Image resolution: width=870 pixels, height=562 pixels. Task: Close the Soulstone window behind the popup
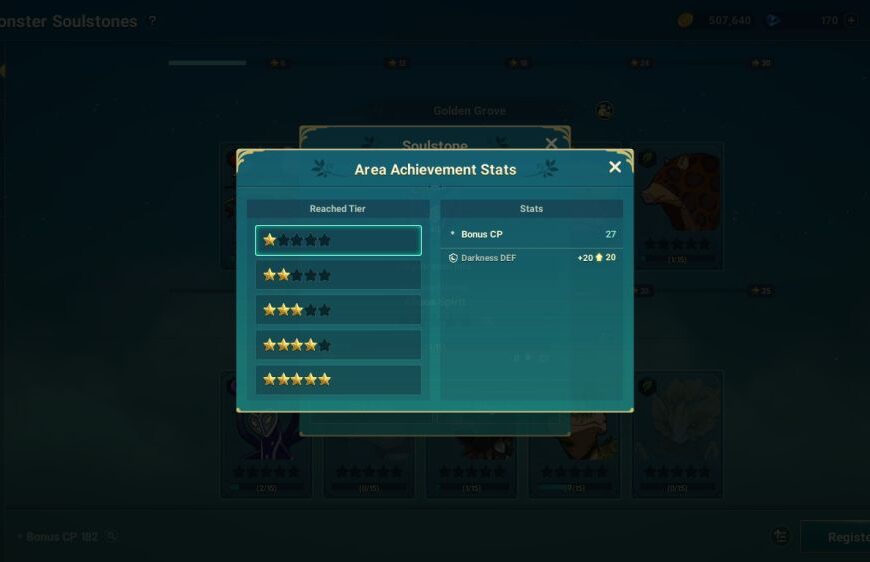point(551,144)
